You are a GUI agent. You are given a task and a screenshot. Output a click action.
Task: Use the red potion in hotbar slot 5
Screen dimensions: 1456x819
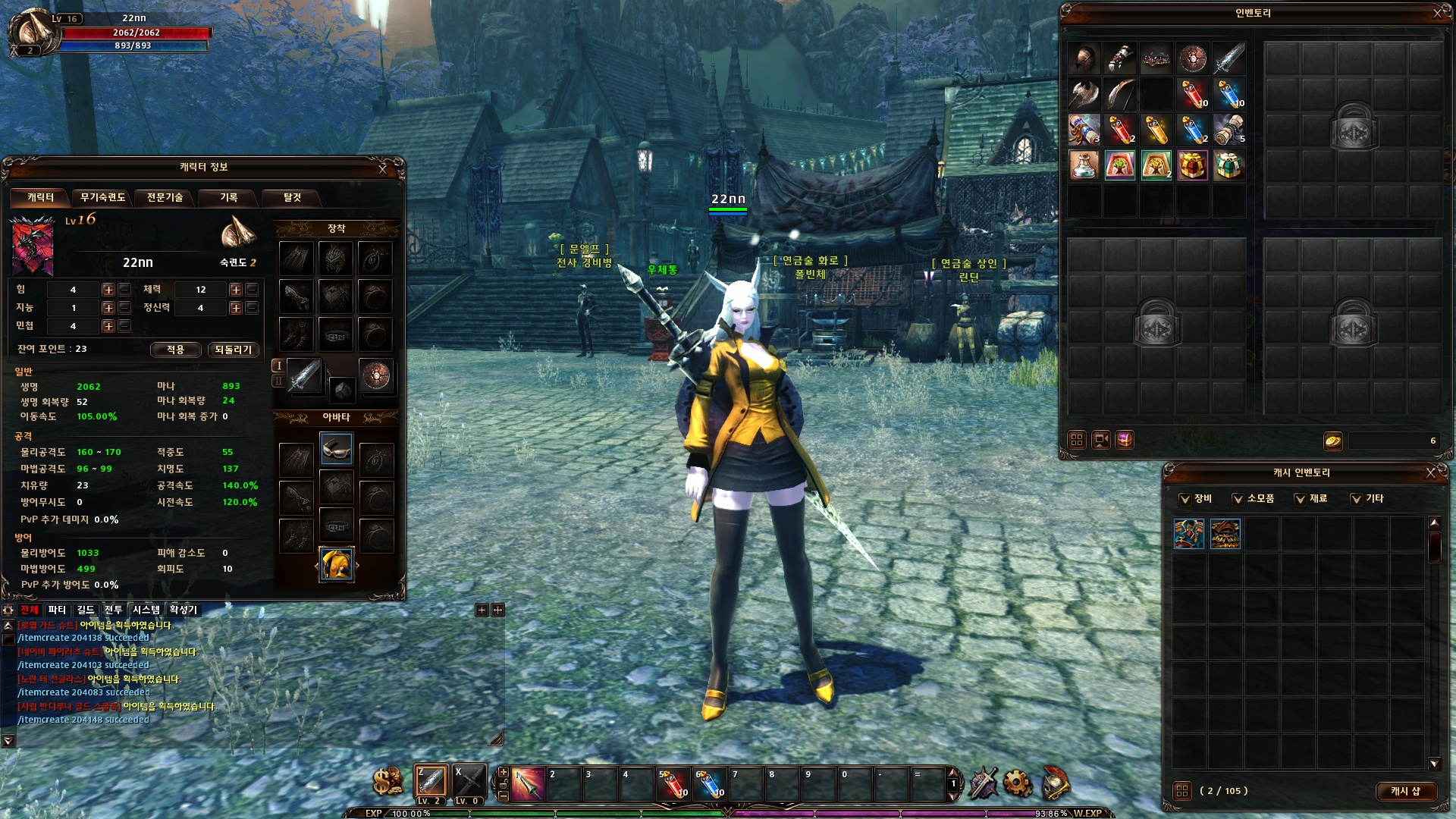coord(673,784)
